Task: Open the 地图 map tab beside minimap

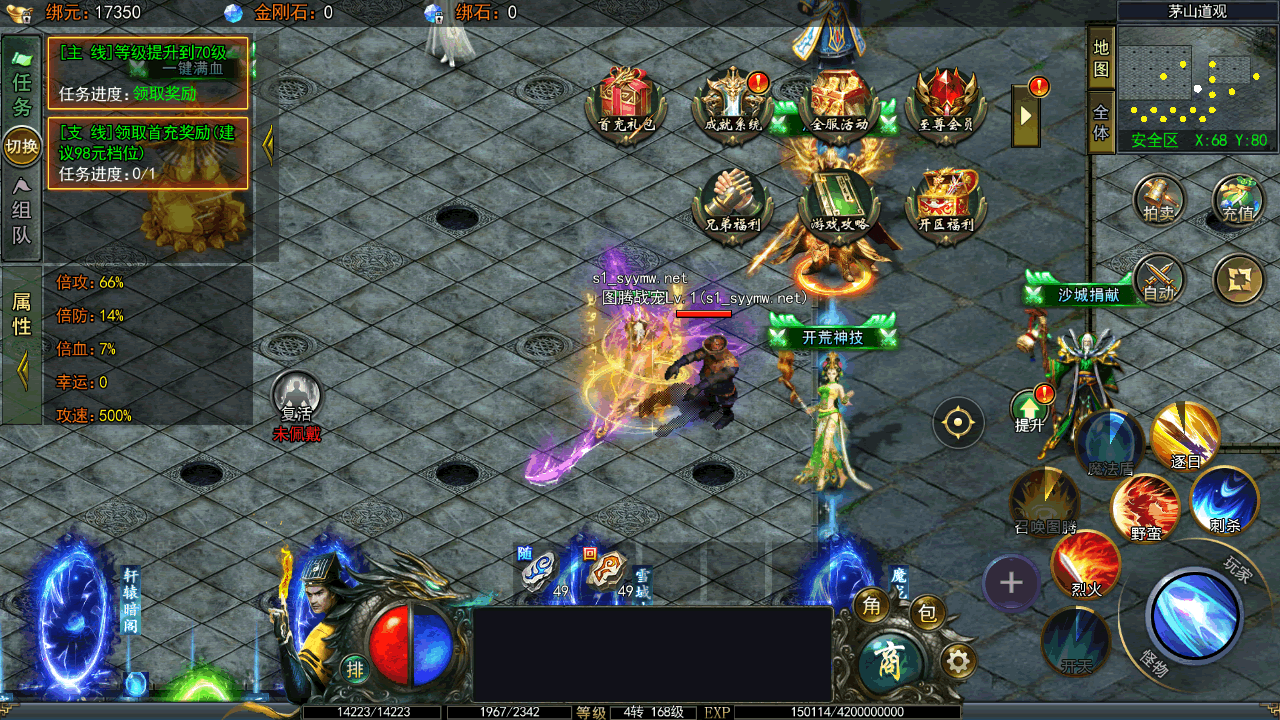Action: (1101, 58)
